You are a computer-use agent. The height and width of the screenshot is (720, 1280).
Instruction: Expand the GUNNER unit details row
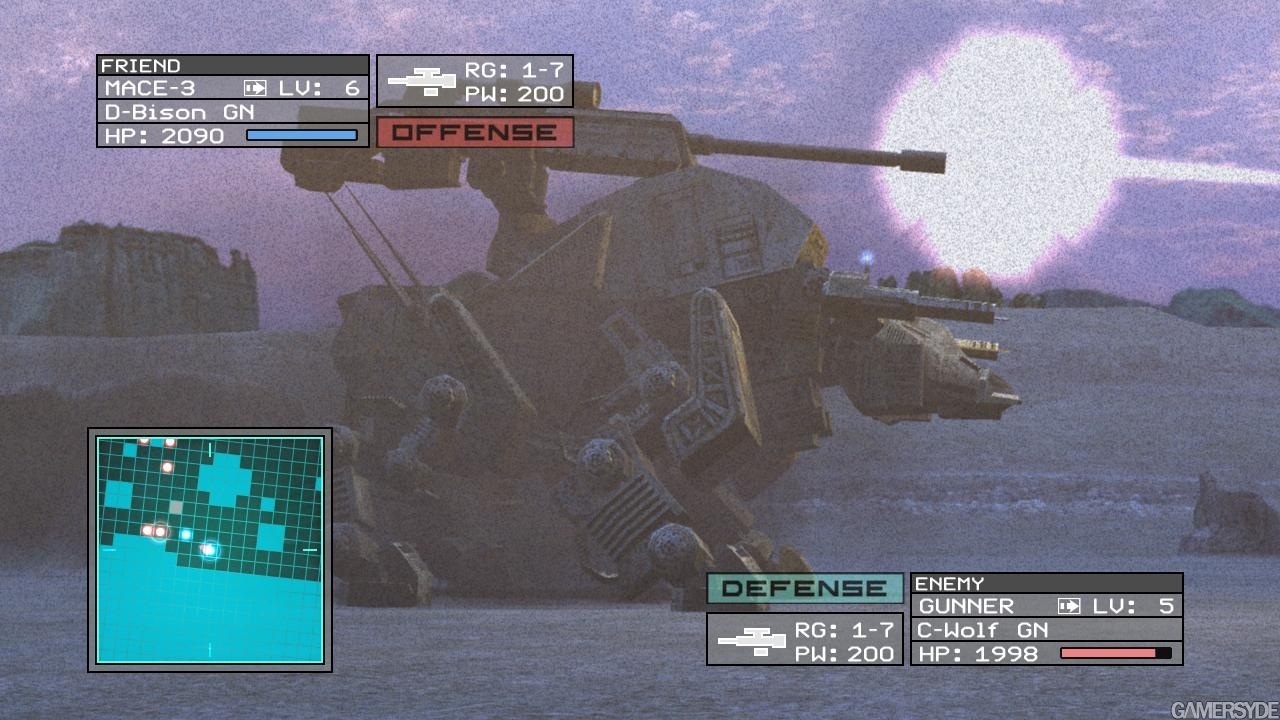coord(965,606)
